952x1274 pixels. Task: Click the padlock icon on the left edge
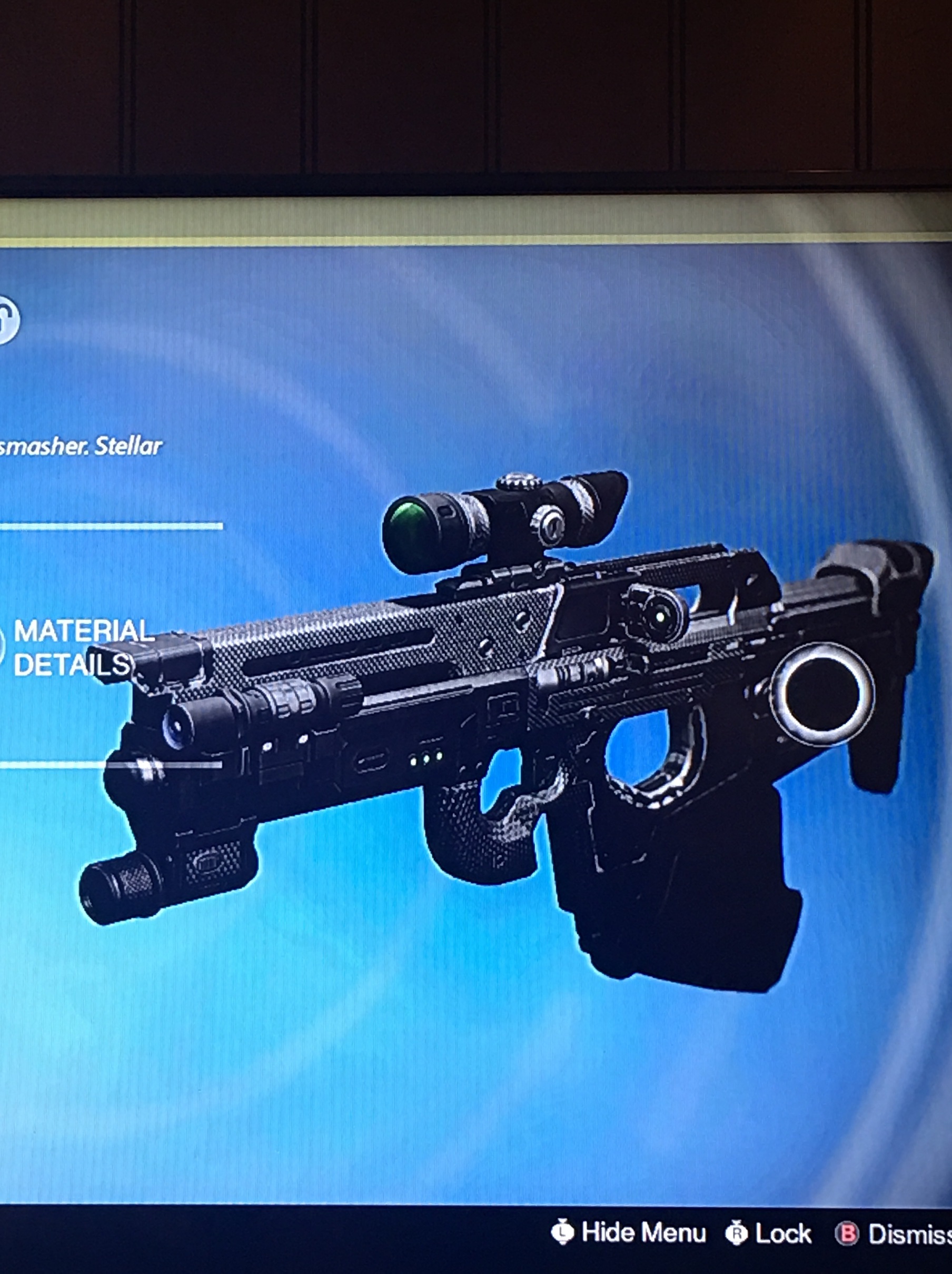click(7, 320)
